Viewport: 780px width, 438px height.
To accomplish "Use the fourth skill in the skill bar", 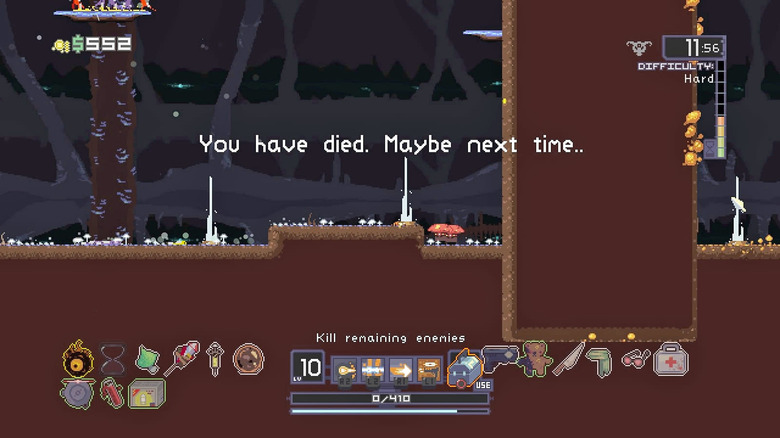I will click(429, 370).
